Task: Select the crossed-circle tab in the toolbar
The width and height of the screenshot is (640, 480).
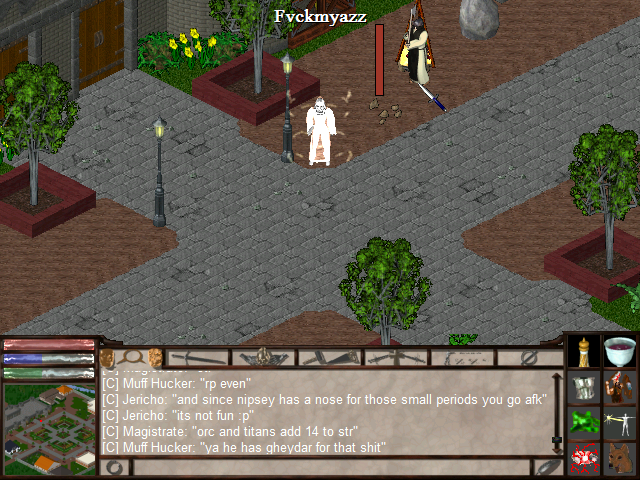Action: pyautogui.click(x=531, y=357)
